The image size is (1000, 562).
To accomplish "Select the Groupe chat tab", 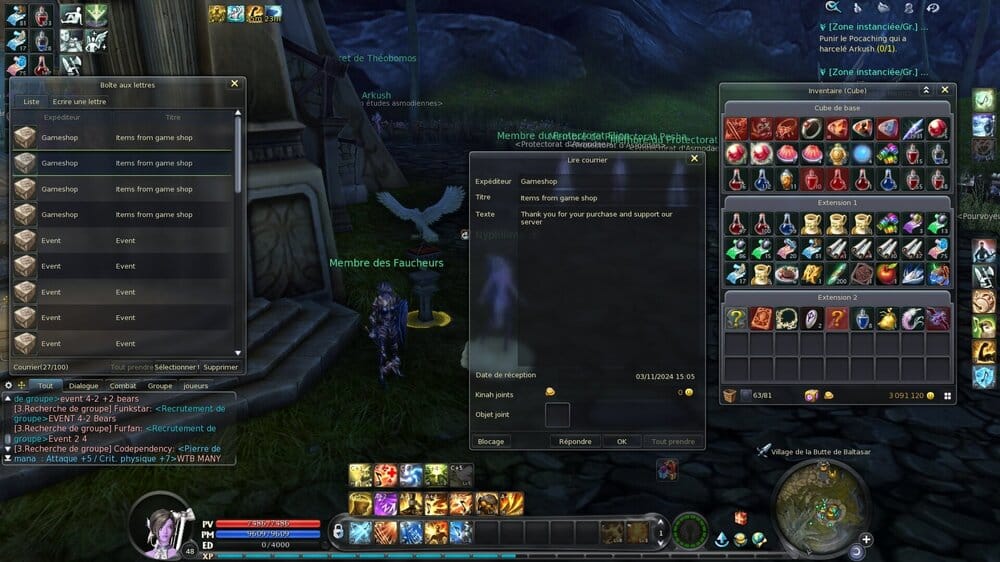I will point(160,385).
